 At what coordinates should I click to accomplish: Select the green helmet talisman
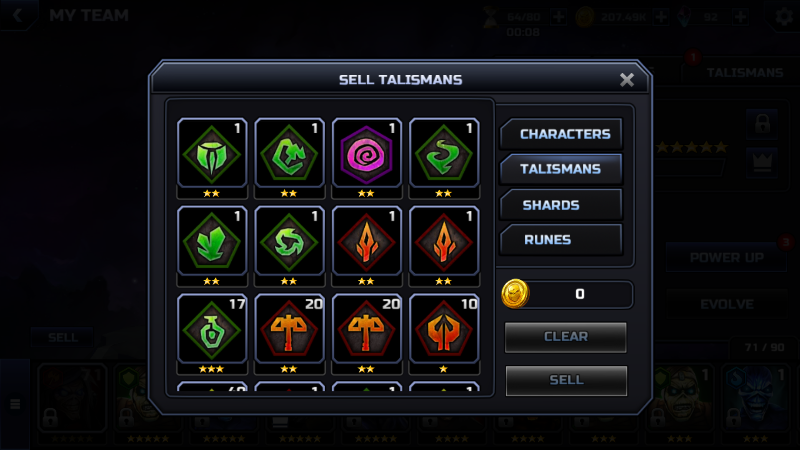[x=212, y=153]
